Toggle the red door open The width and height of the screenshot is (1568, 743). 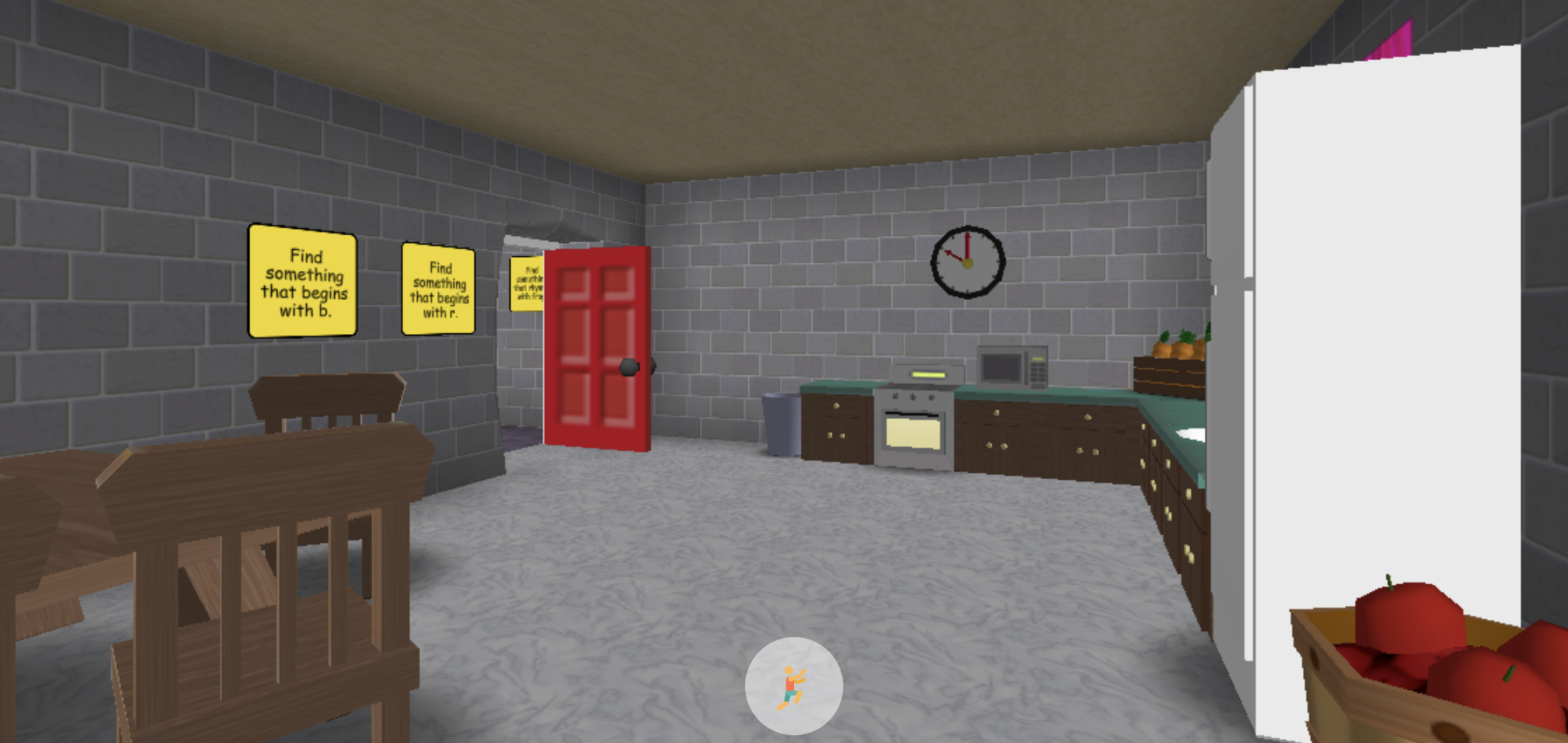tap(596, 350)
